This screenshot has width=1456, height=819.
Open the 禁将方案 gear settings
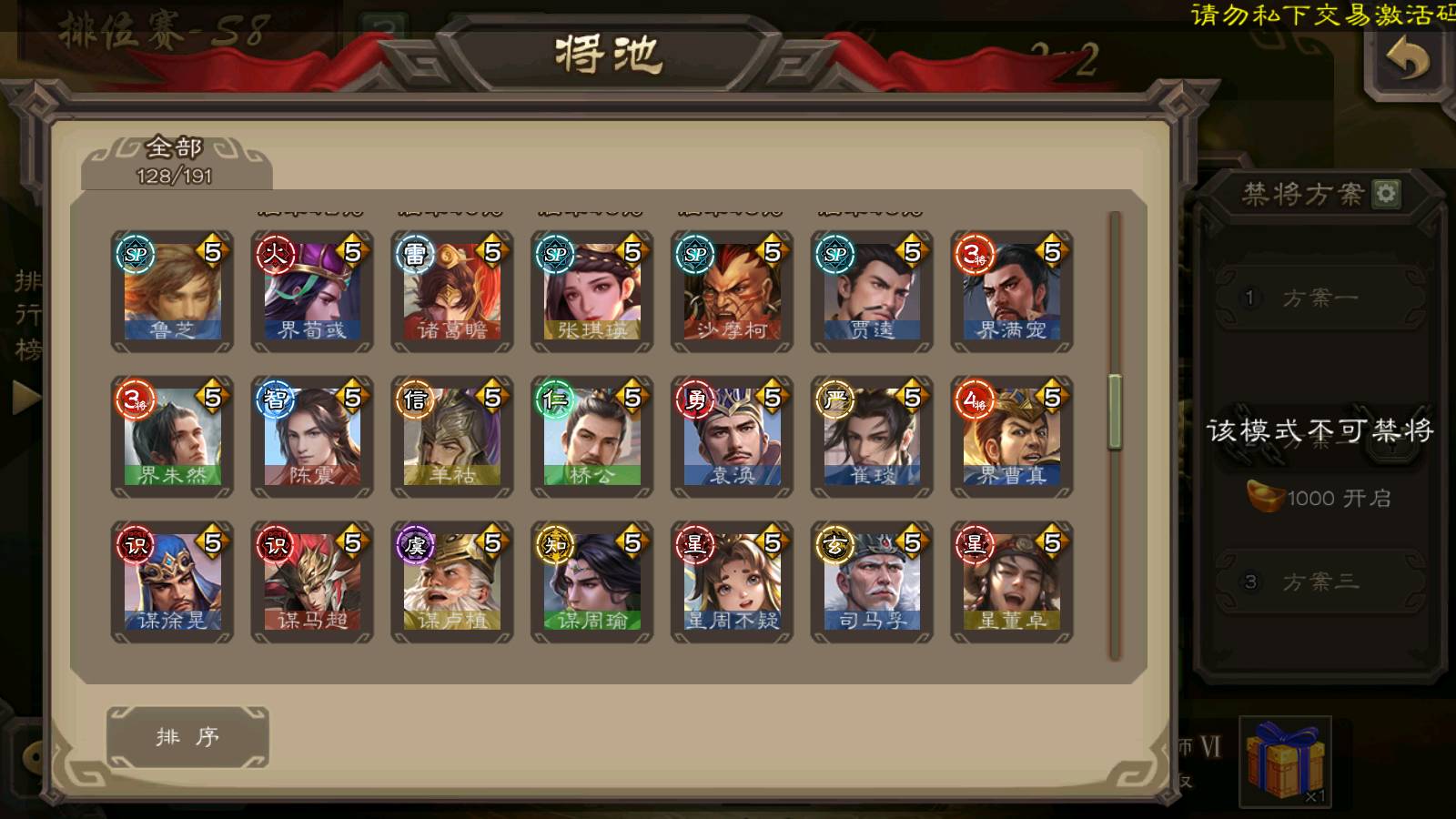1386,194
